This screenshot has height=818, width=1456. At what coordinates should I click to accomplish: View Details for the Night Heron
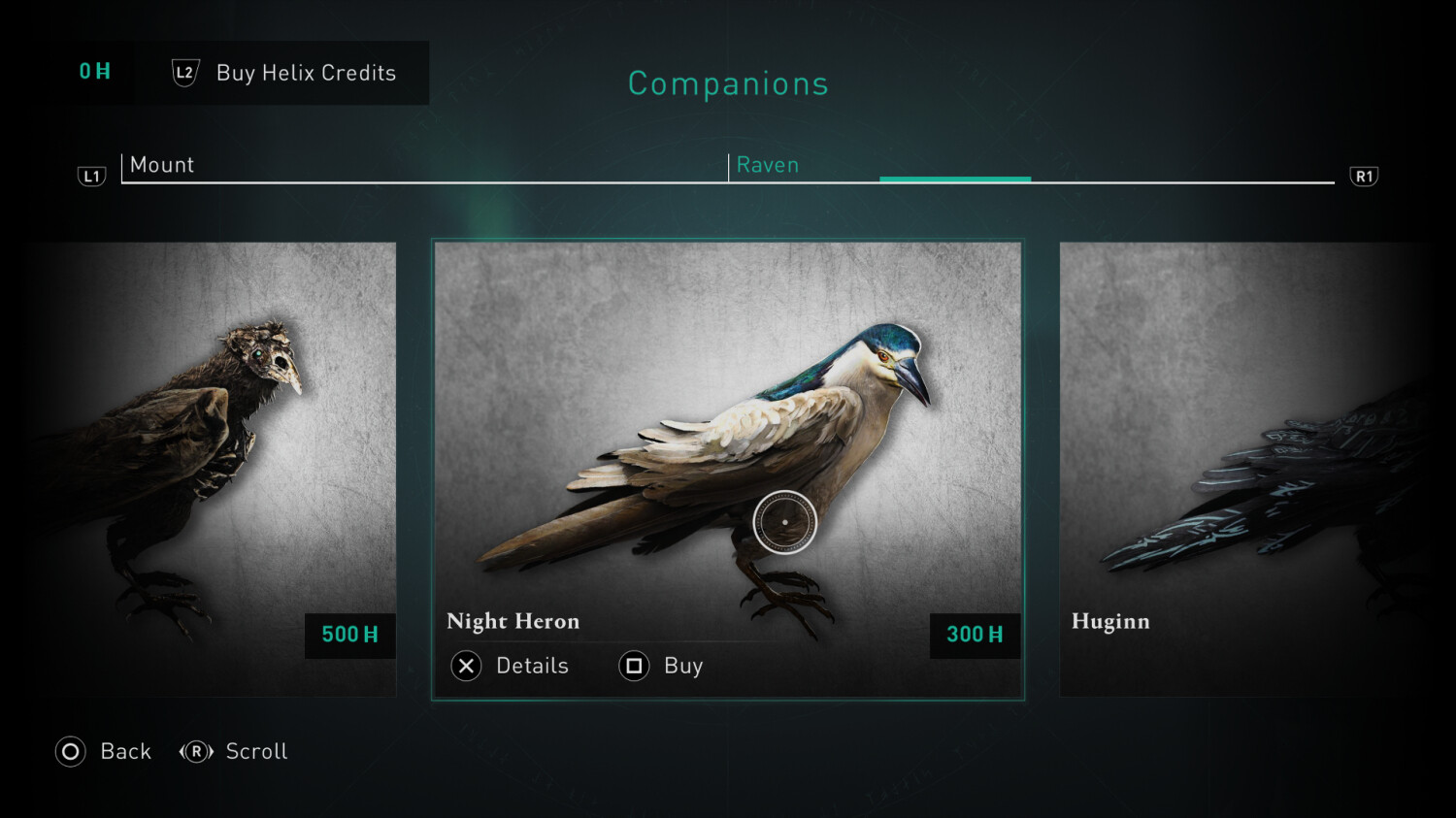tap(511, 666)
